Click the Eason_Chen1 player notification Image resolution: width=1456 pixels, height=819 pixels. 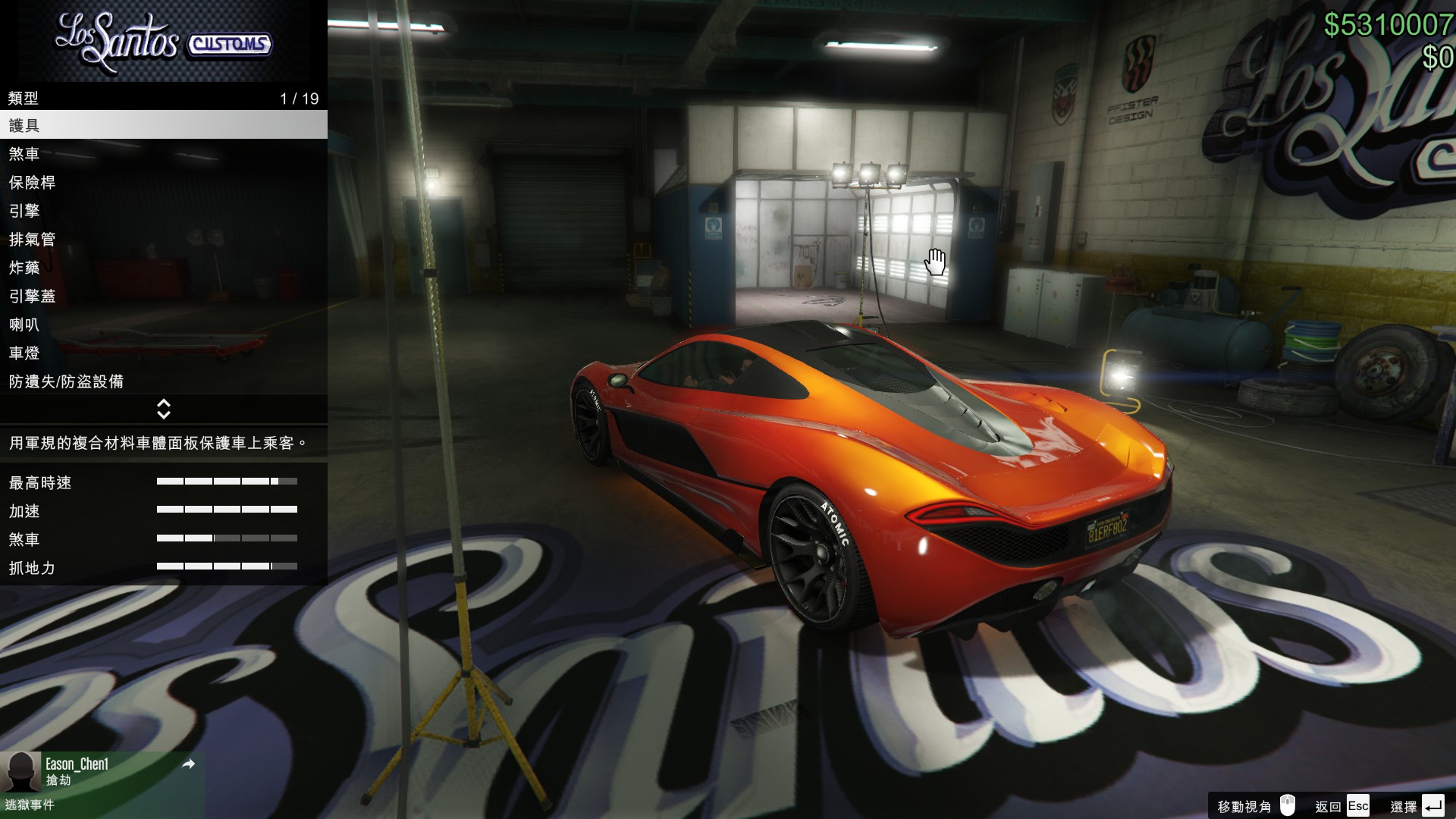click(102, 772)
